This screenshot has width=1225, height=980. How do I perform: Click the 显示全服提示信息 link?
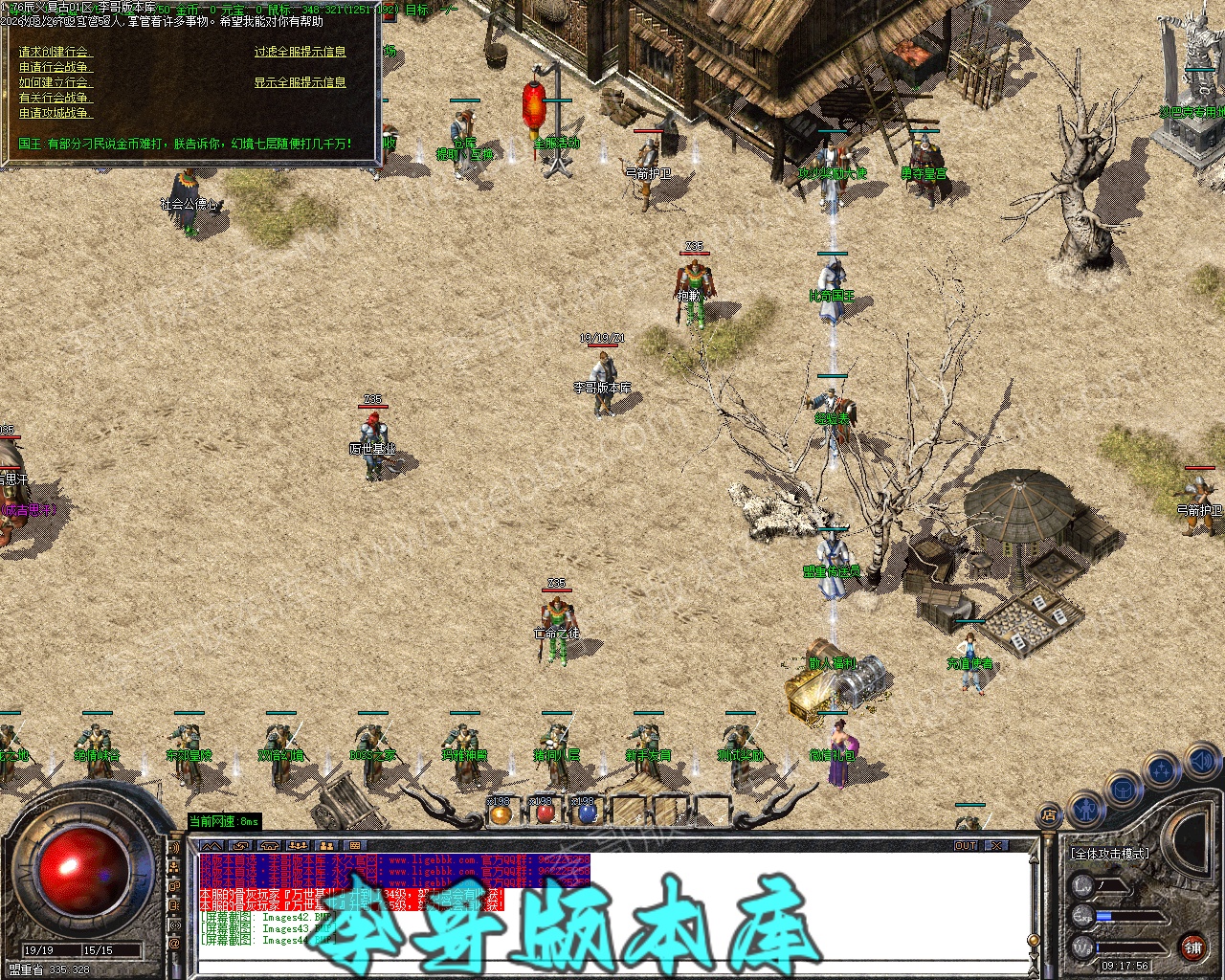pos(300,82)
